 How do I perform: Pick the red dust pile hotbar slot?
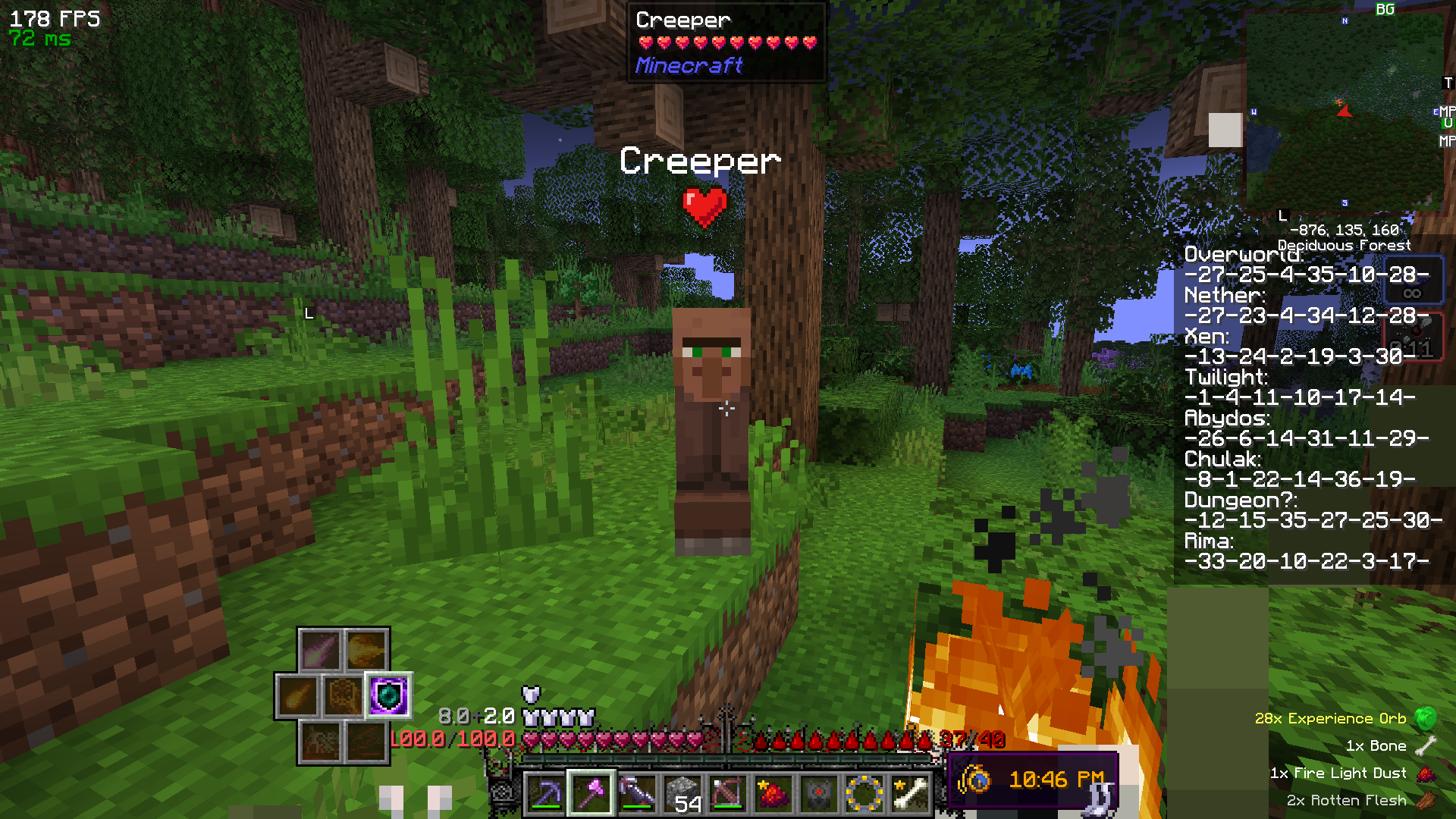point(773,794)
